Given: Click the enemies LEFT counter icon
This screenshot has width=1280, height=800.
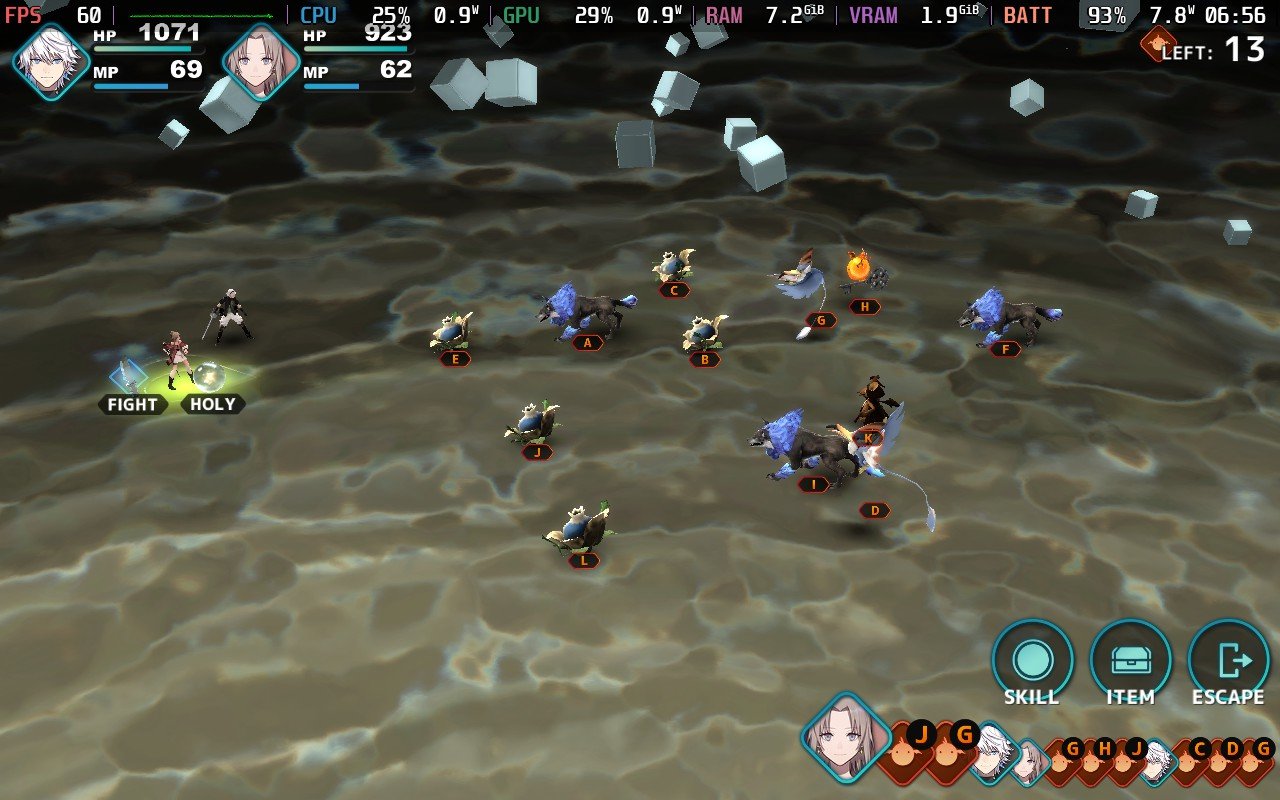Looking at the screenshot, I should pos(1157,43).
